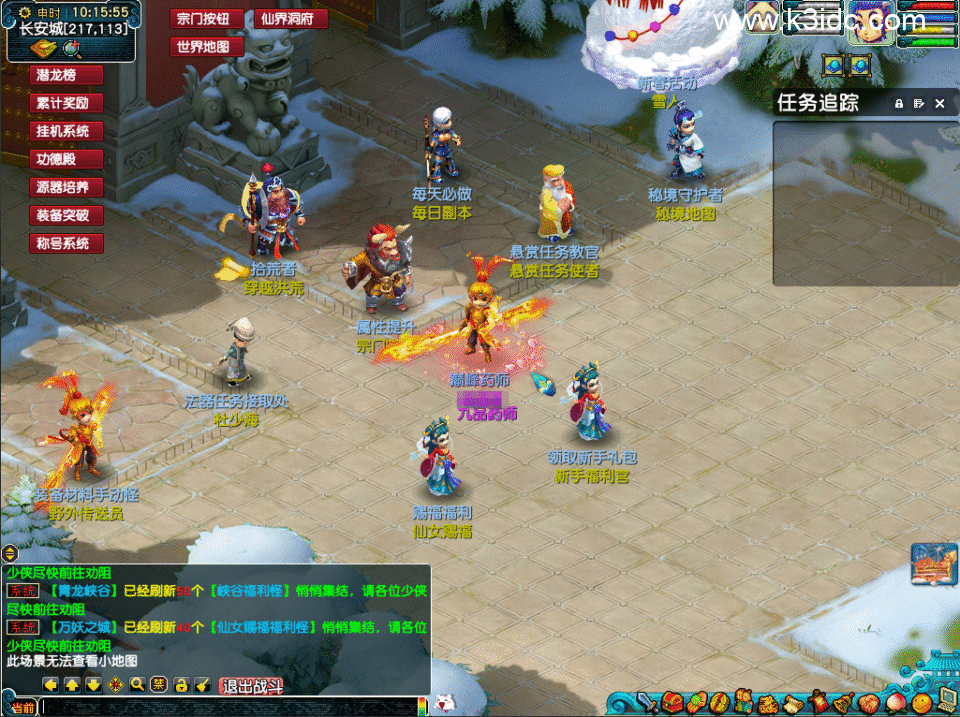Click the chat magnifier search icon
The height and width of the screenshot is (717, 960).
tap(137, 685)
